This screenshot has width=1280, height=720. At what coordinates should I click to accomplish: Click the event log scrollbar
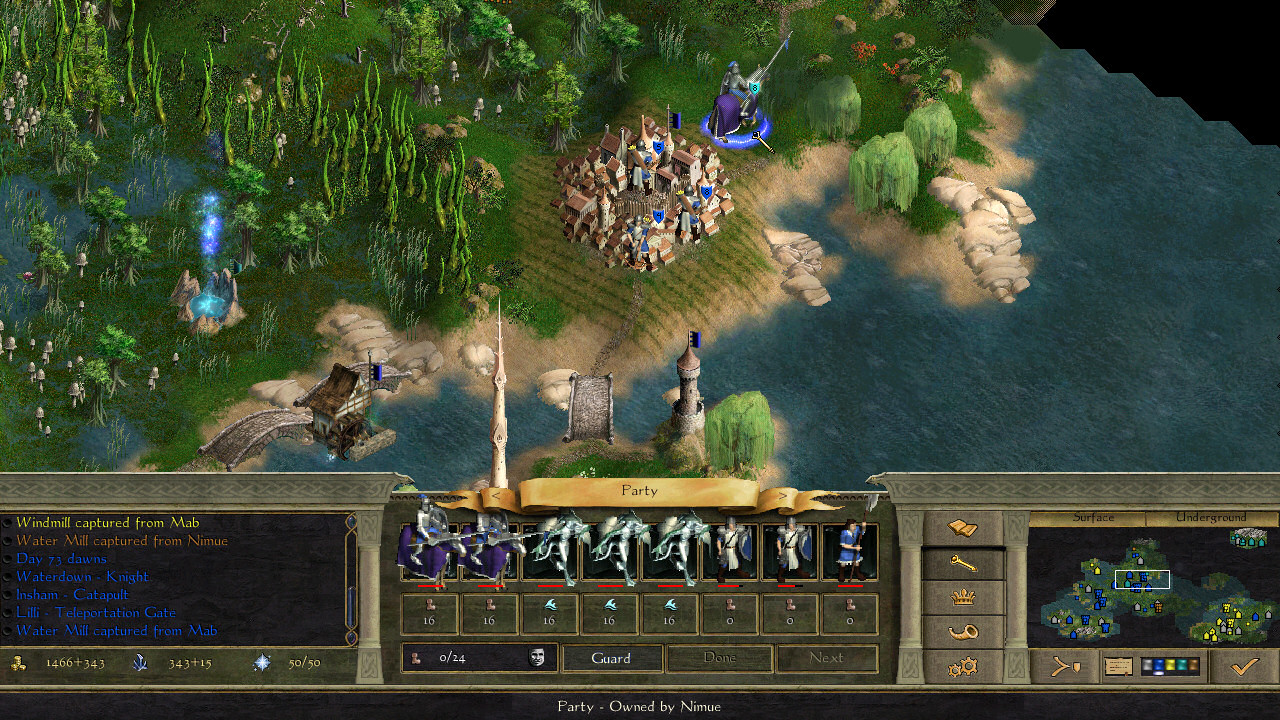350,577
